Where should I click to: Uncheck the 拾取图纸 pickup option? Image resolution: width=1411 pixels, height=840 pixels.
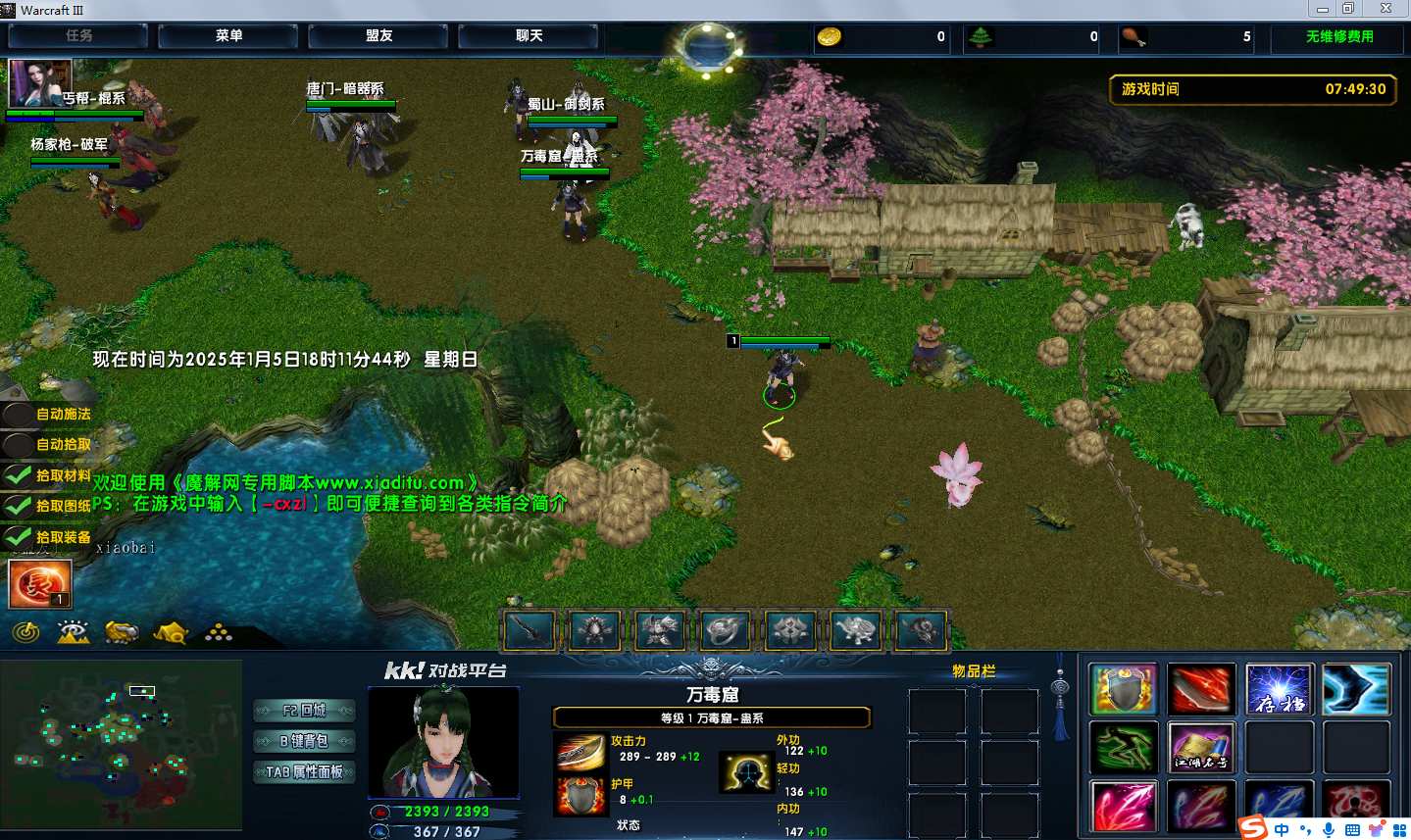point(19,507)
